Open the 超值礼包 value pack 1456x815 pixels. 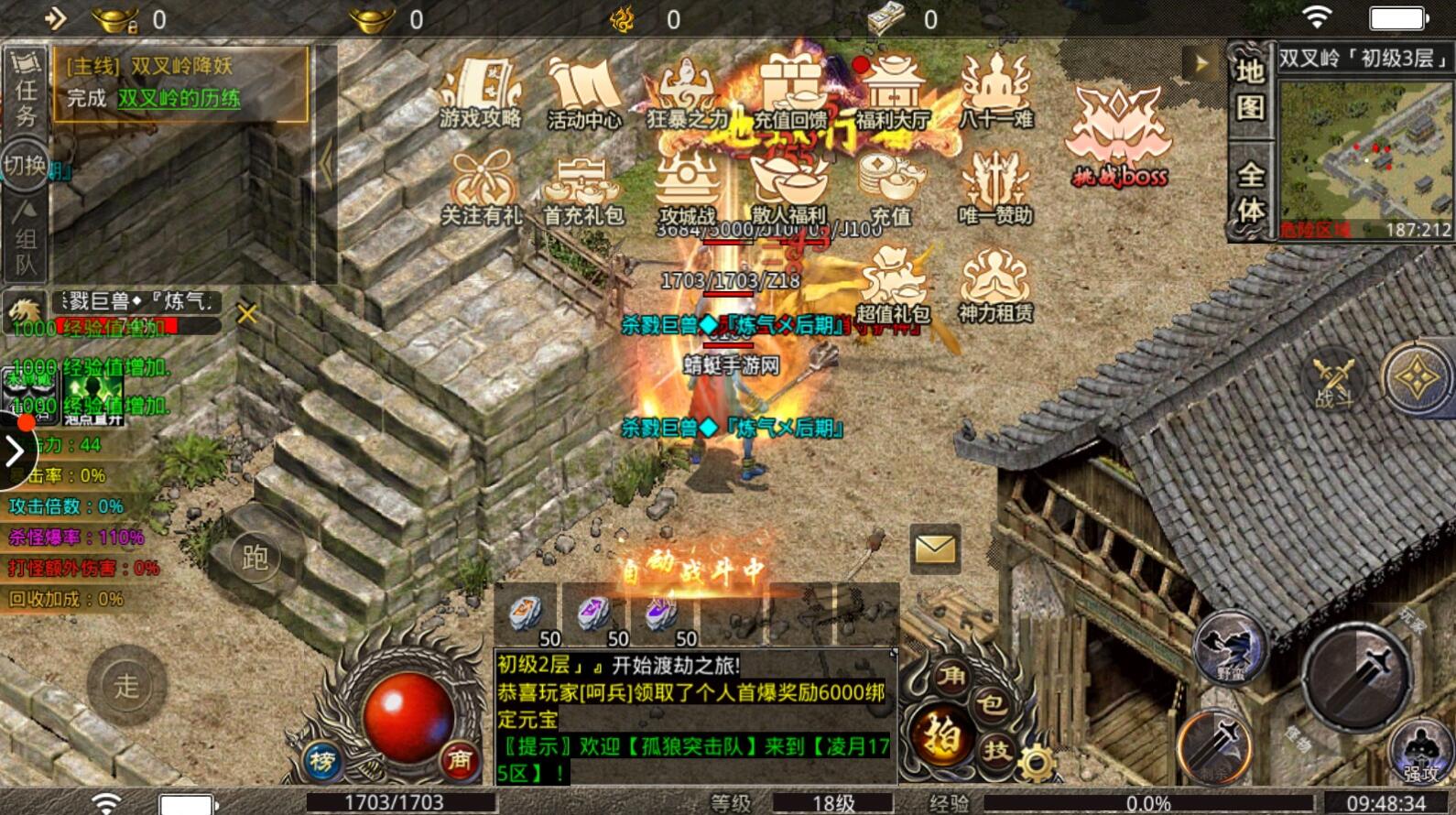point(892,287)
